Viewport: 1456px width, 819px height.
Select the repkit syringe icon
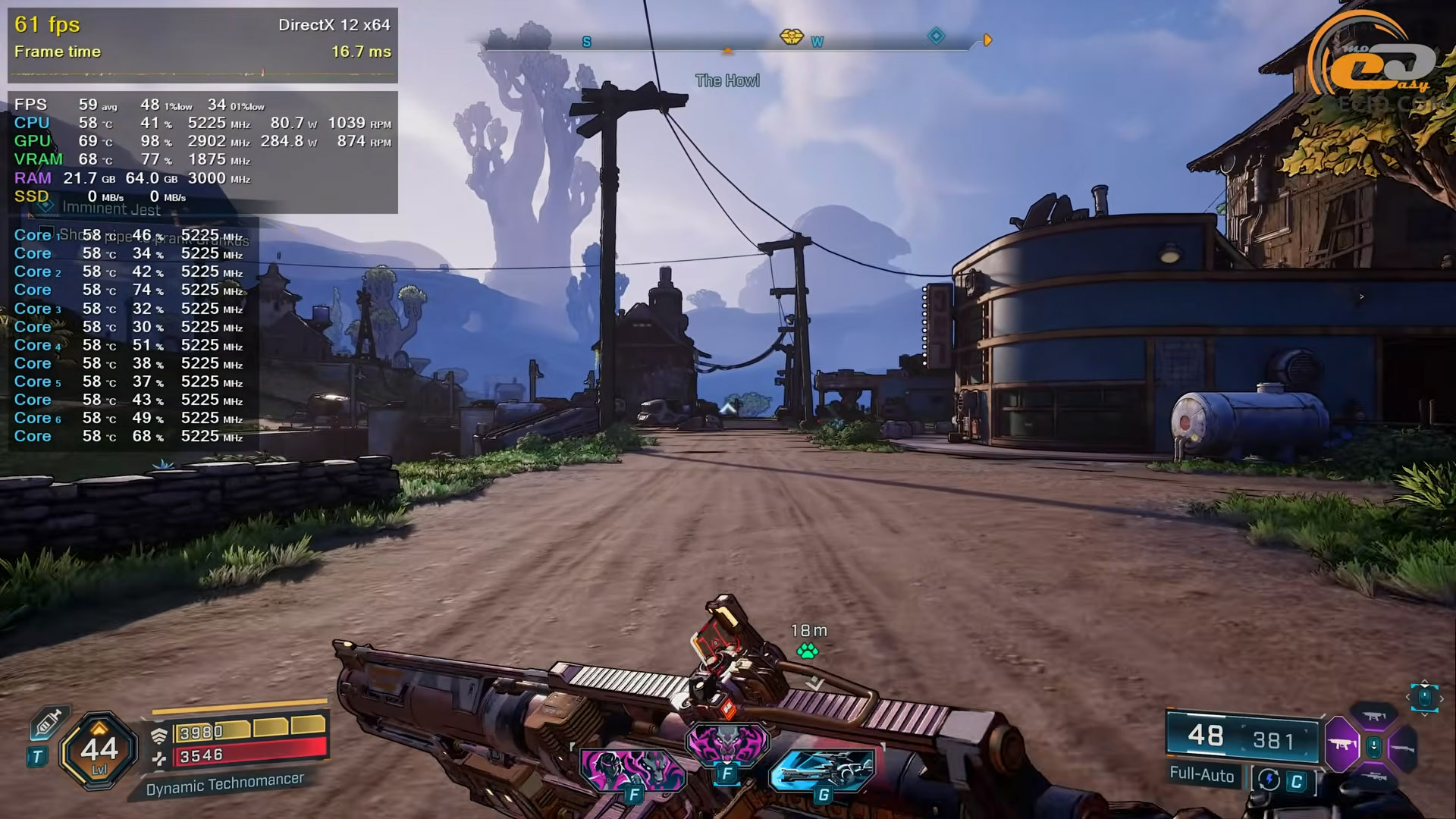(48, 723)
